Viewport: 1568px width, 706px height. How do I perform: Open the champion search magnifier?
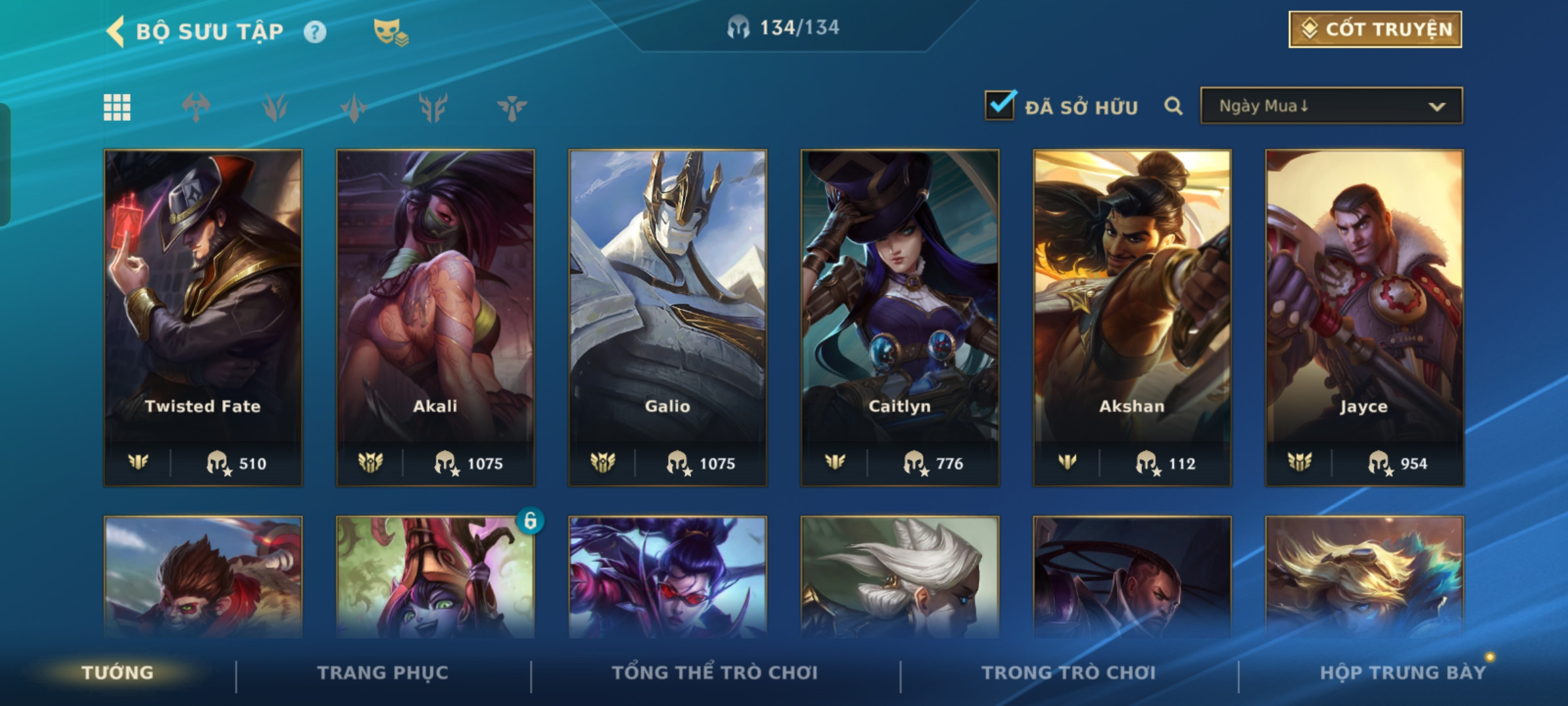pos(1173,106)
